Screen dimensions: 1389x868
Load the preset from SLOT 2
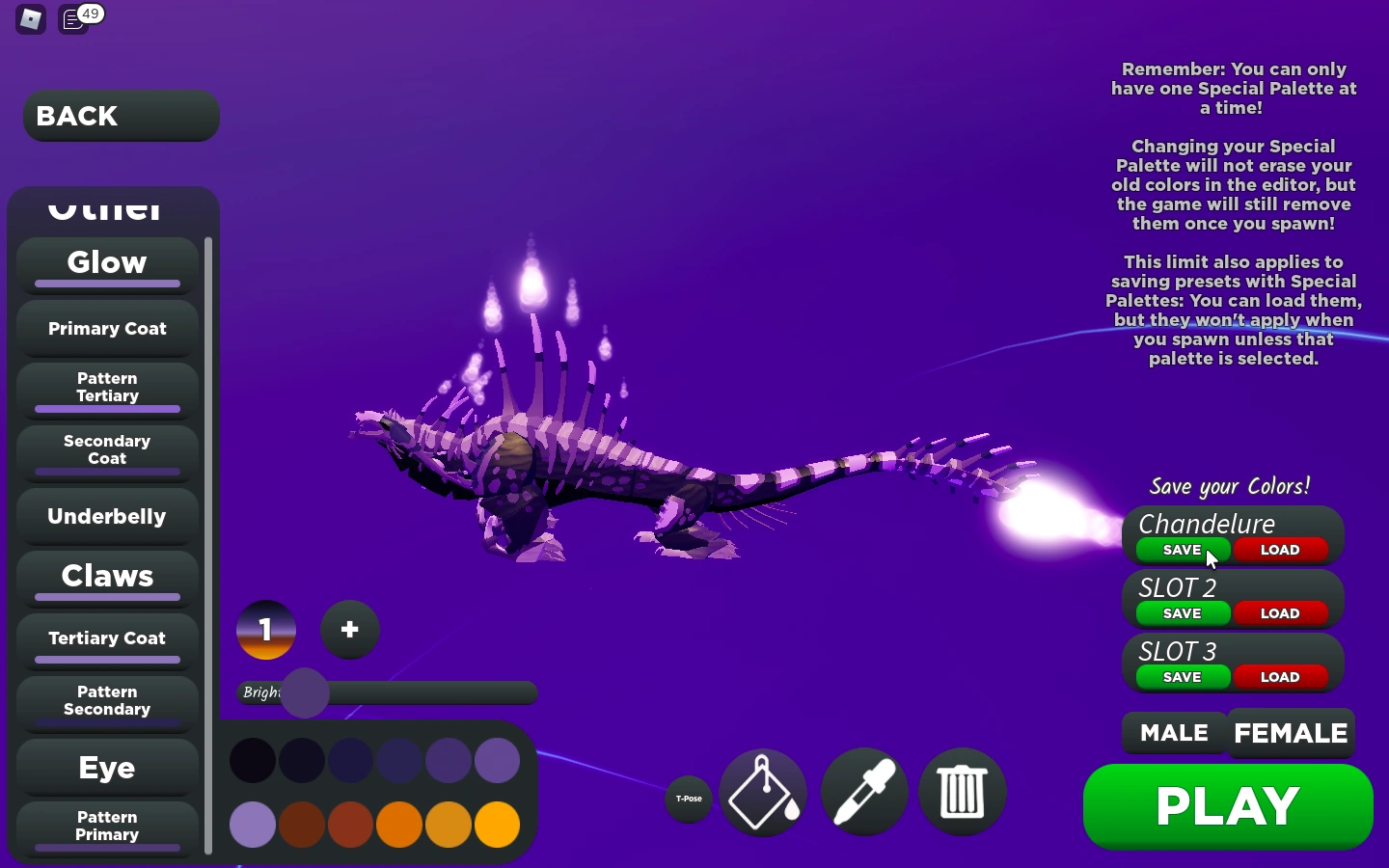pyautogui.click(x=1280, y=613)
